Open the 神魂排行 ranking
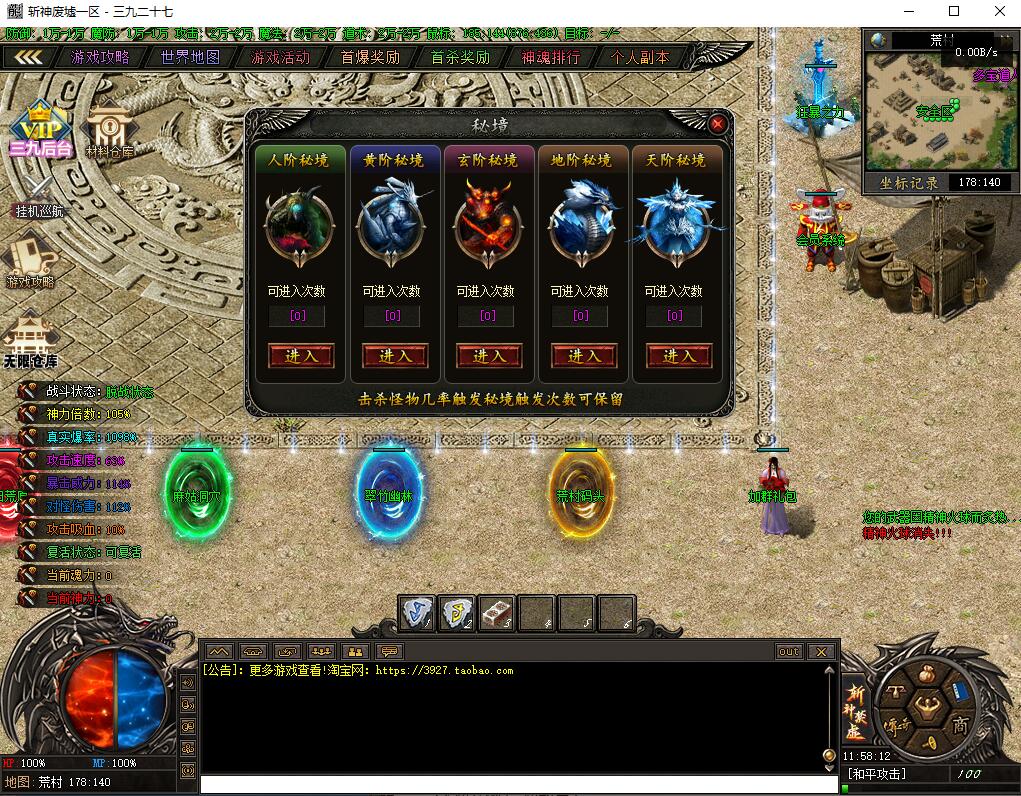 [x=550, y=57]
